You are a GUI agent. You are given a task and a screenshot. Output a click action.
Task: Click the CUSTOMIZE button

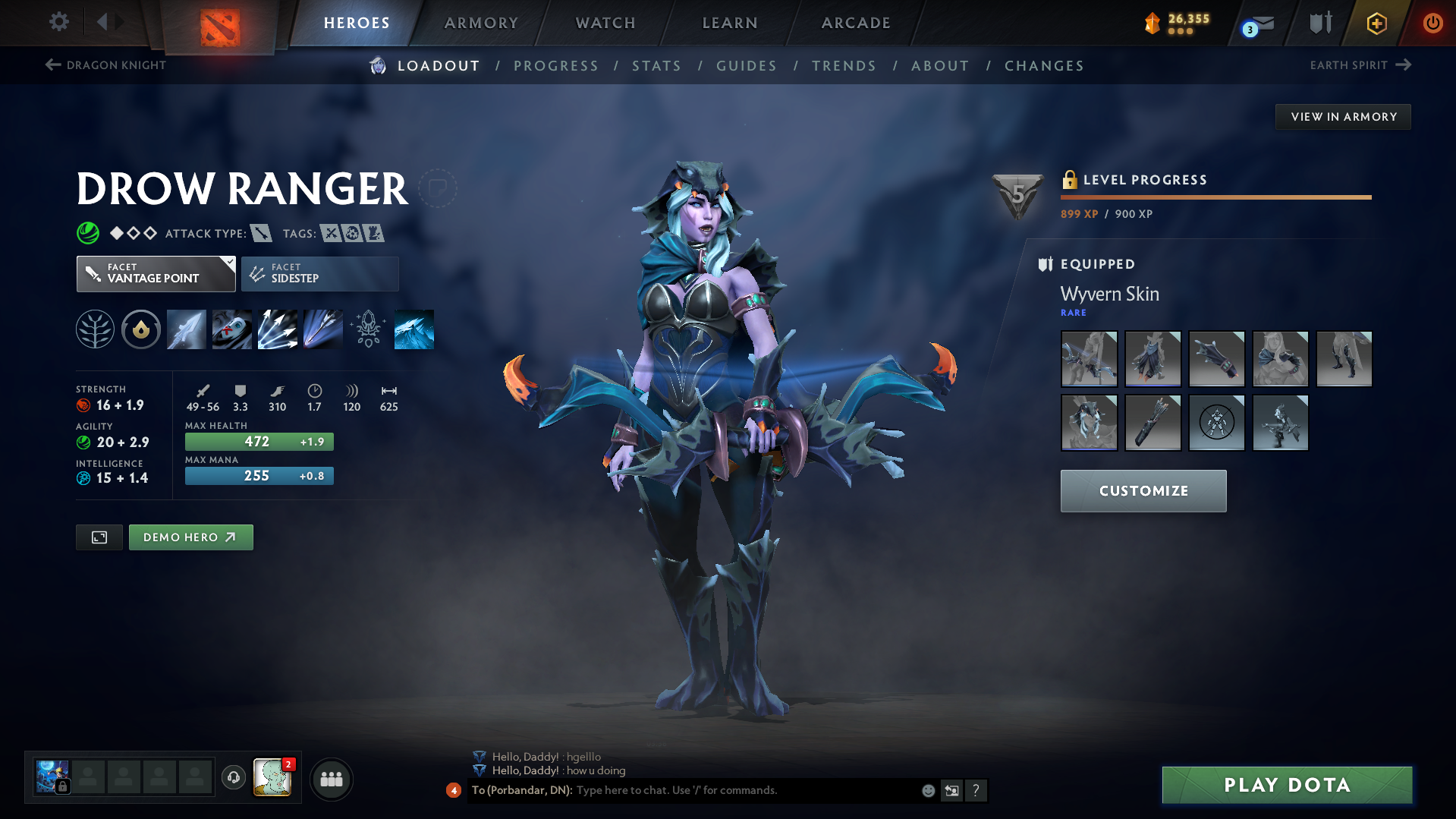point(1143,491)
